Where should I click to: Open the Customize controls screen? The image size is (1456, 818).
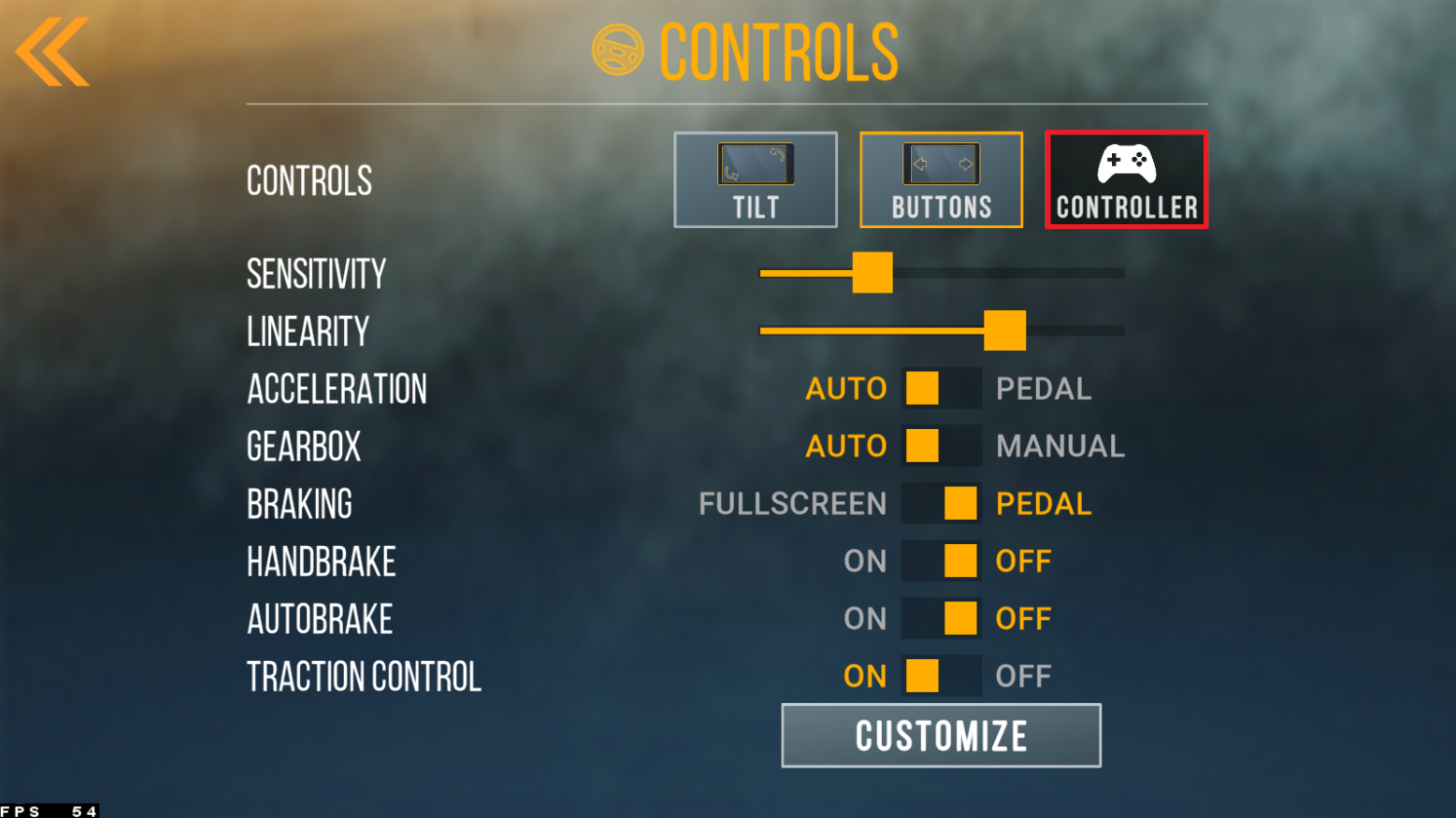[x=940, y=736]
